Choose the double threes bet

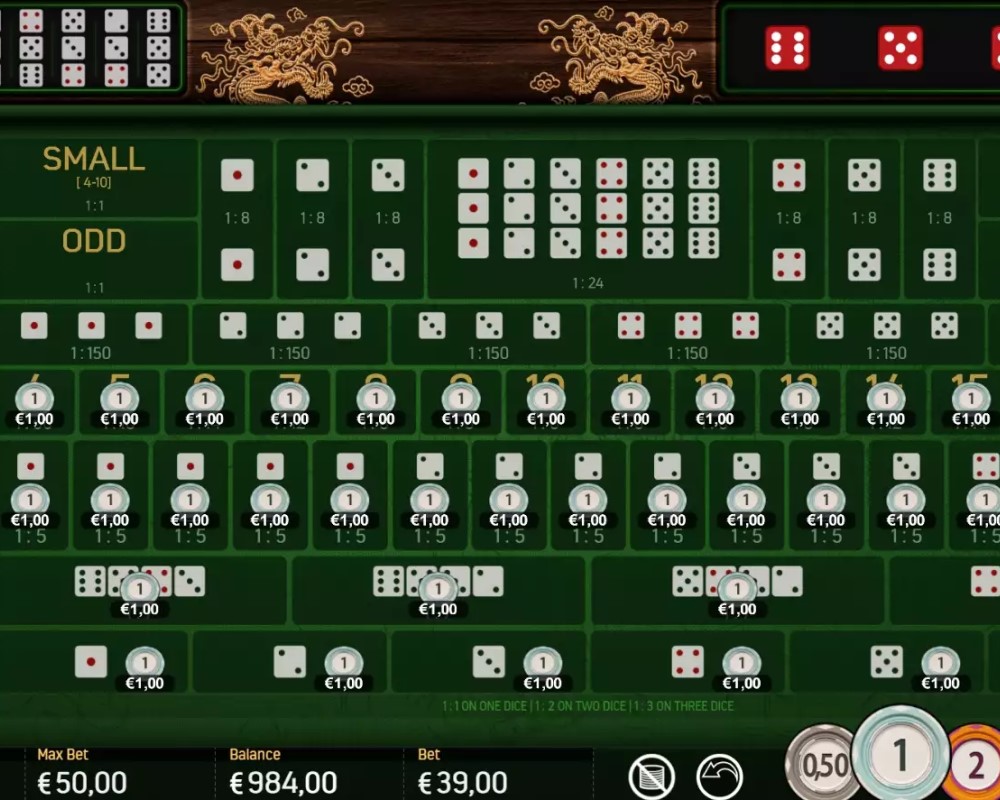388,219
